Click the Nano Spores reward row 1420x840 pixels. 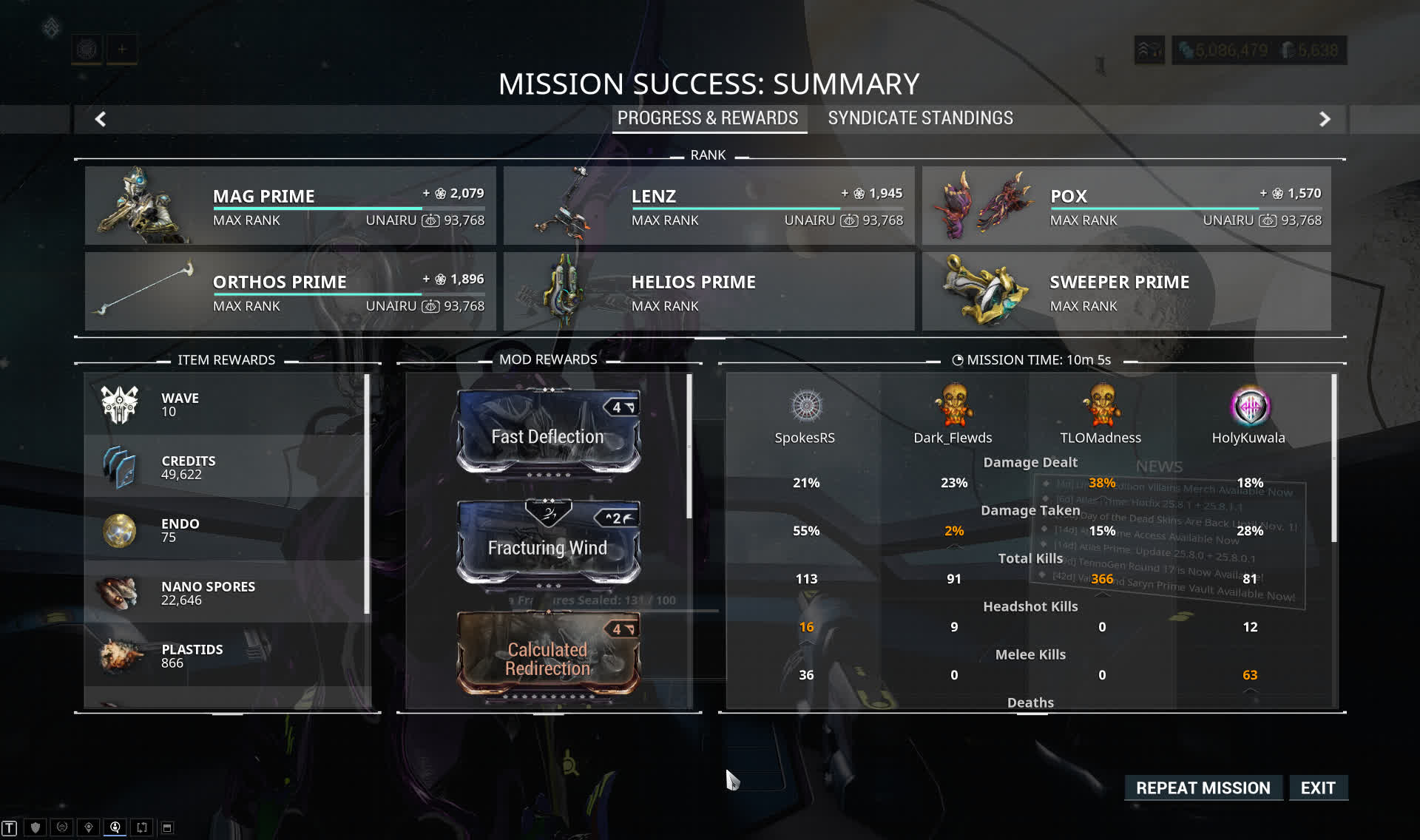click(226, 593)
